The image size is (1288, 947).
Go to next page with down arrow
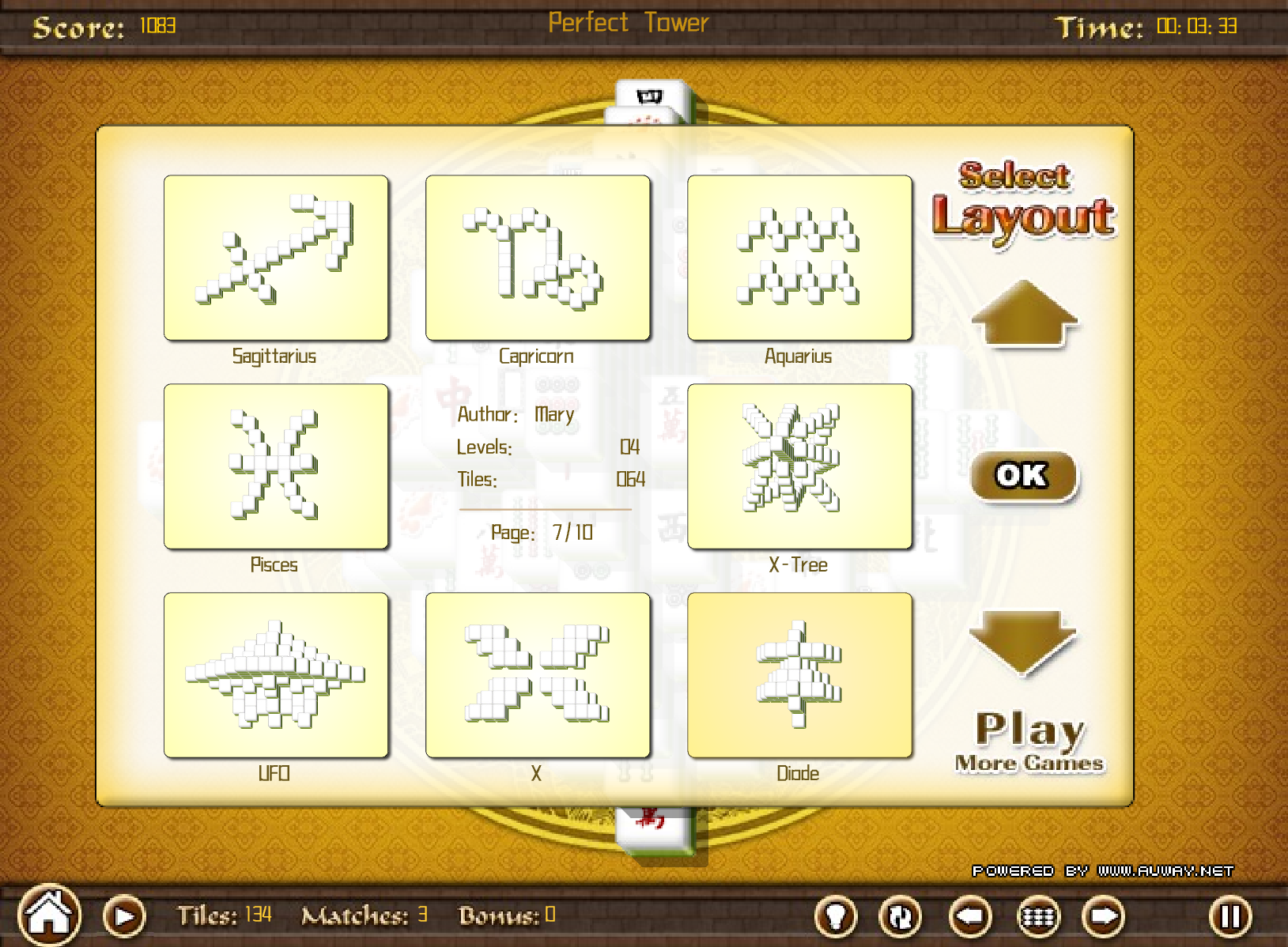(x=1022, y=640)
